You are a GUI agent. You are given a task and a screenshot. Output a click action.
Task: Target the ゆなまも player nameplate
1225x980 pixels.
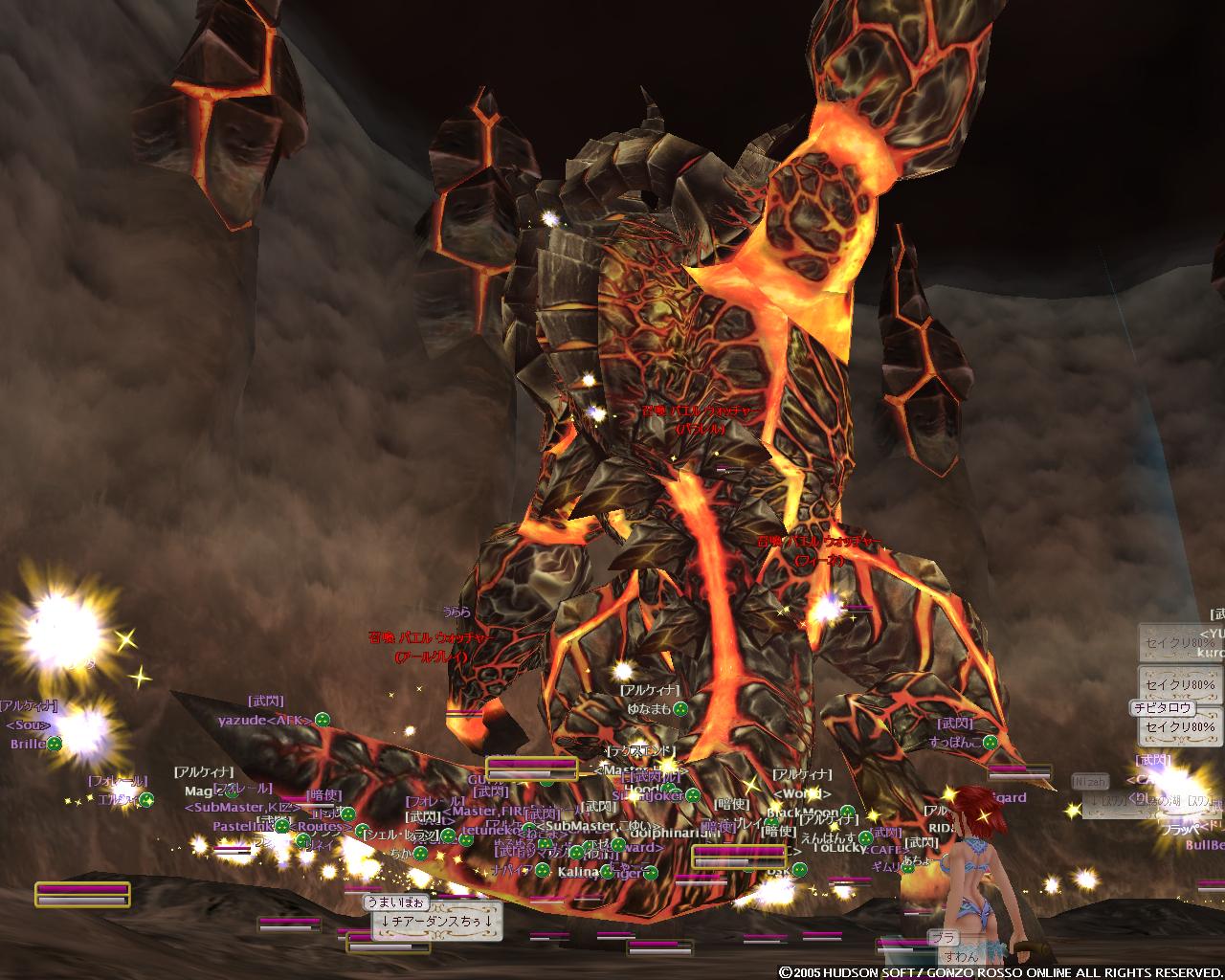pos(649,709)
